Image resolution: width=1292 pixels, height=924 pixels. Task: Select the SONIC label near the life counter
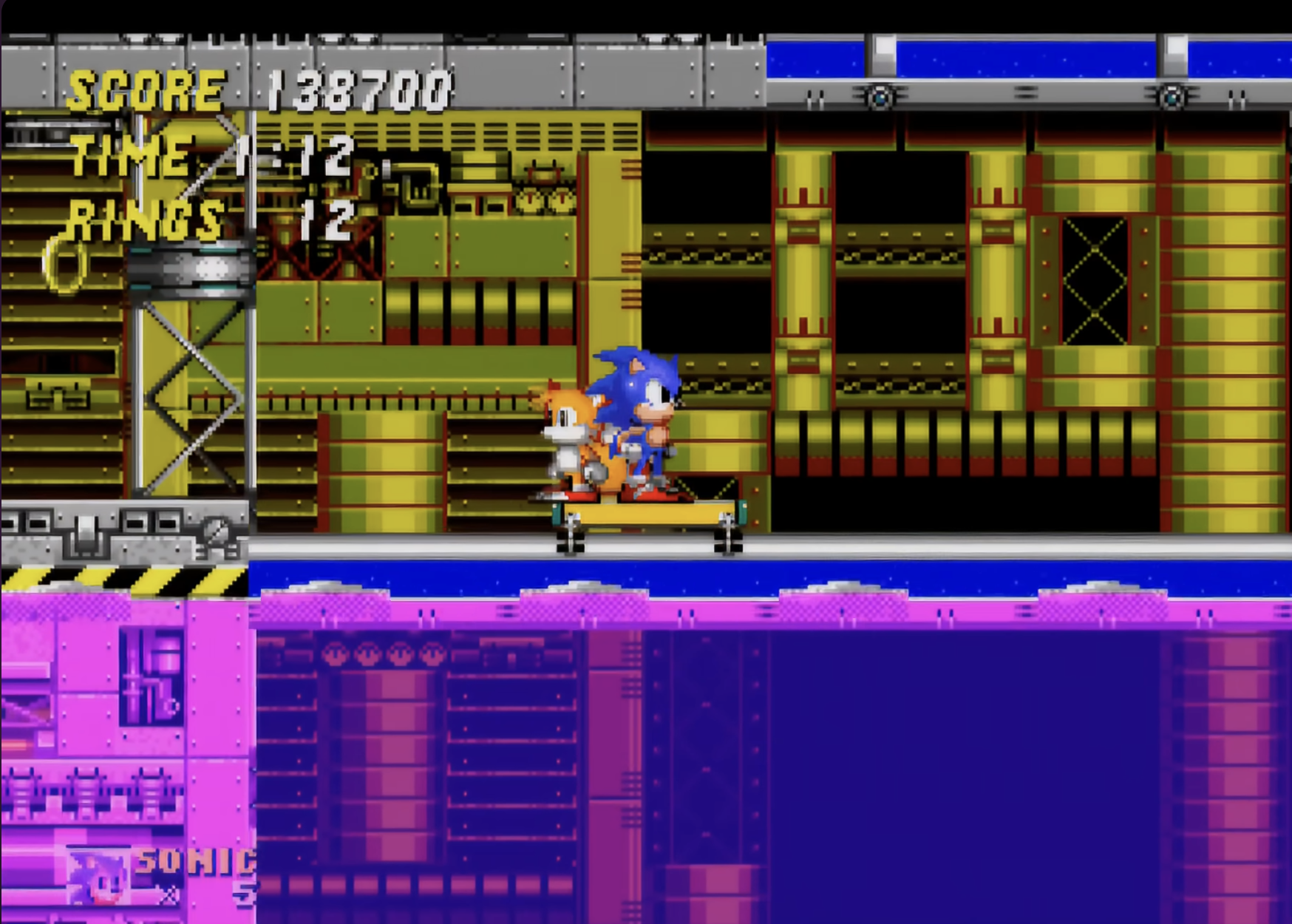[188, 861]
